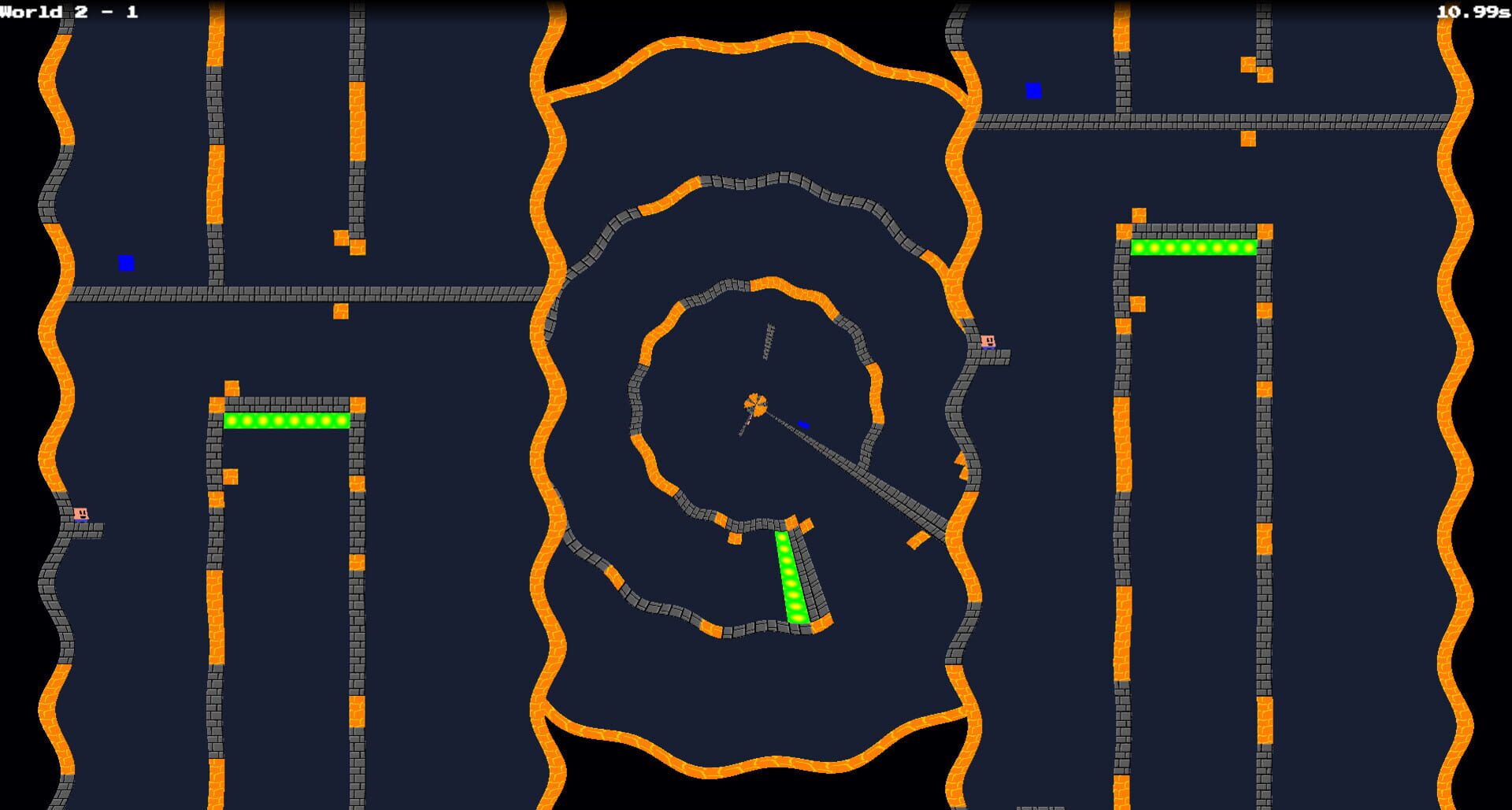Screen dimensions: 1512x810
Task: Click the World 2 - 1 level label
Action: point(67,11)
